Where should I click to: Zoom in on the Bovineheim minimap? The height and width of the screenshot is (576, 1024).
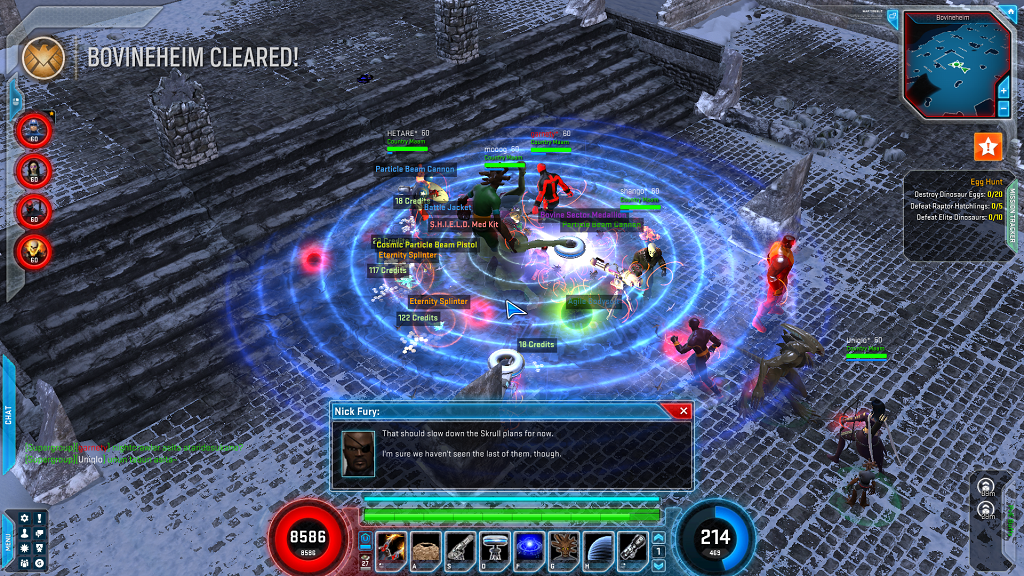[1003, 90]
